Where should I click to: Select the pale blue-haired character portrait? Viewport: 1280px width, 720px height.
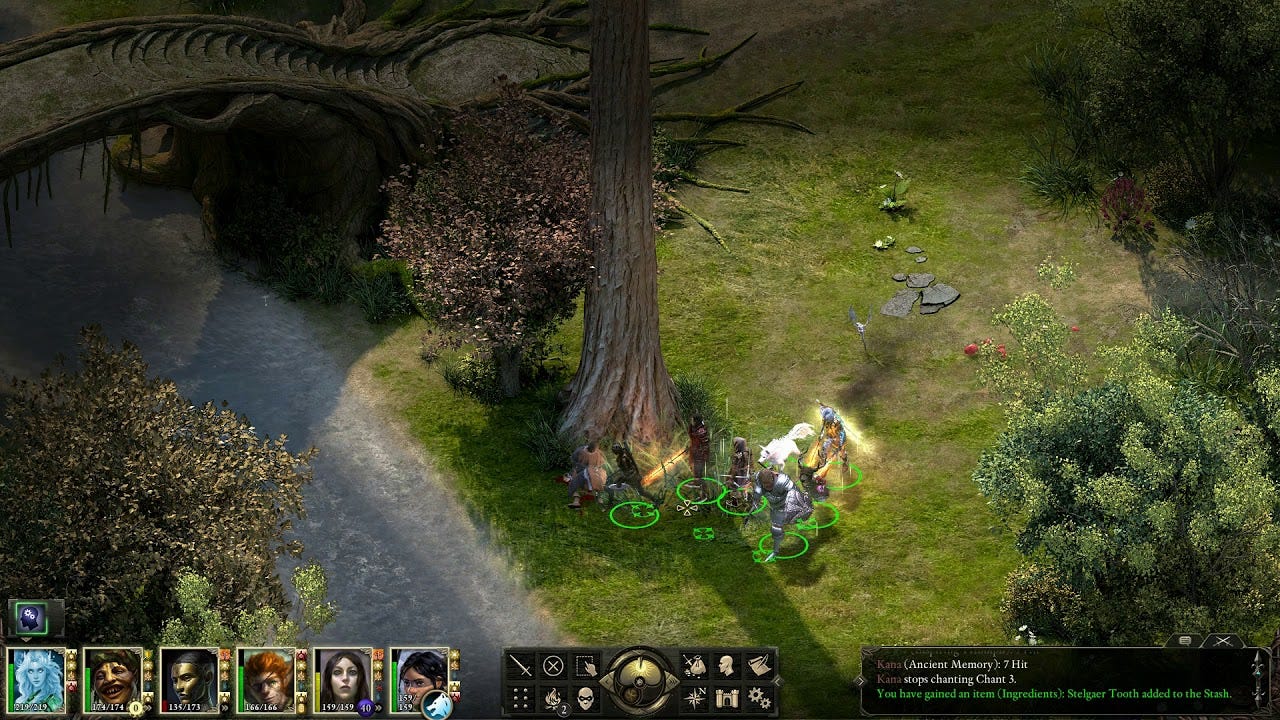[37, 678]
